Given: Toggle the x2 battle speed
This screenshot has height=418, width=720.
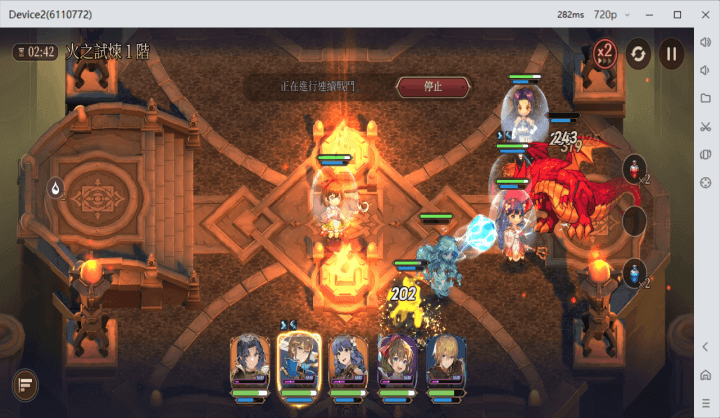Looking at the screenshot, I should (x=605, y=52).
